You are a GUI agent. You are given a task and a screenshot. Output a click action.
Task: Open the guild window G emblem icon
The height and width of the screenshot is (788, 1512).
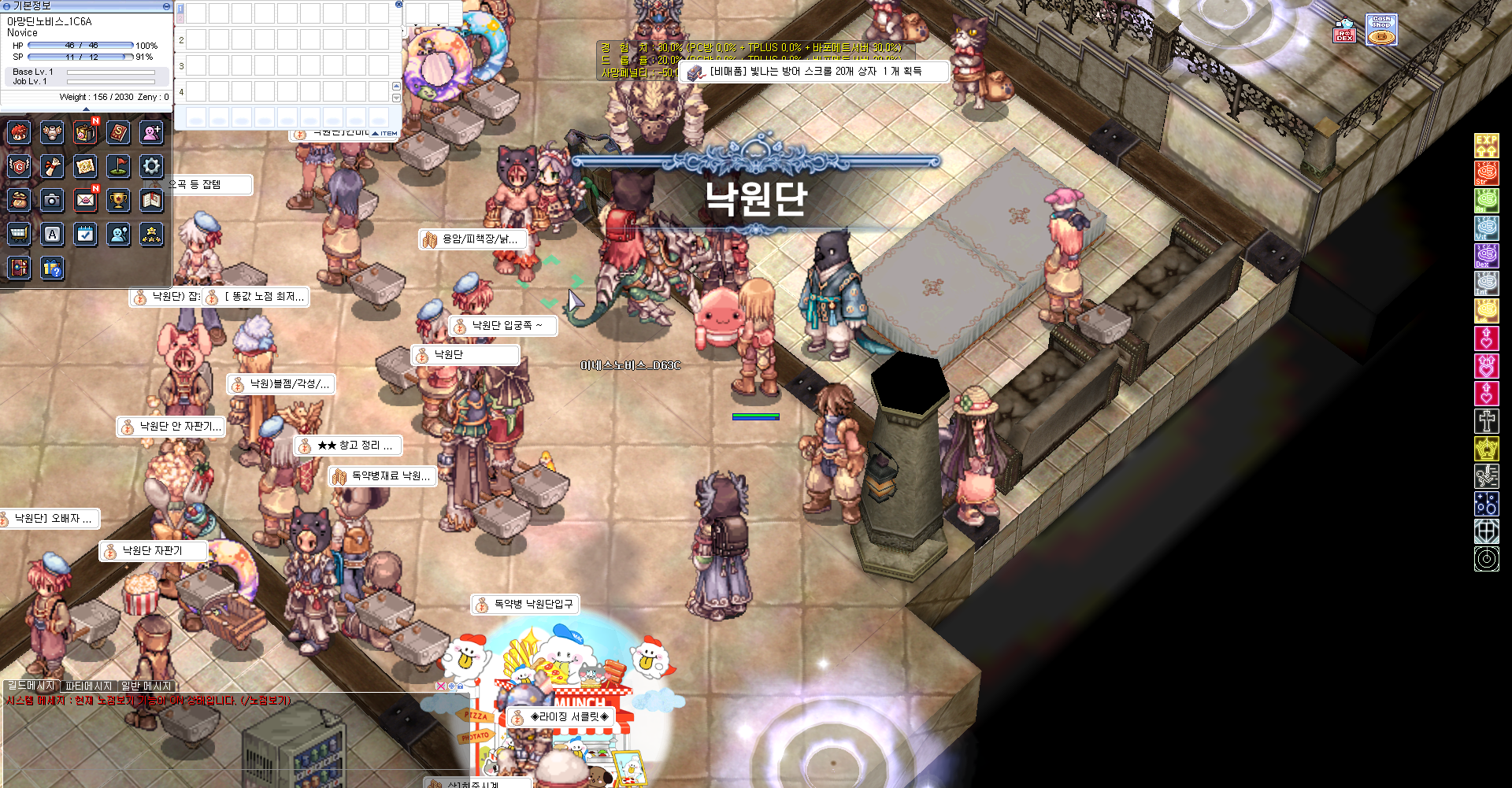(x=19, y=166)
